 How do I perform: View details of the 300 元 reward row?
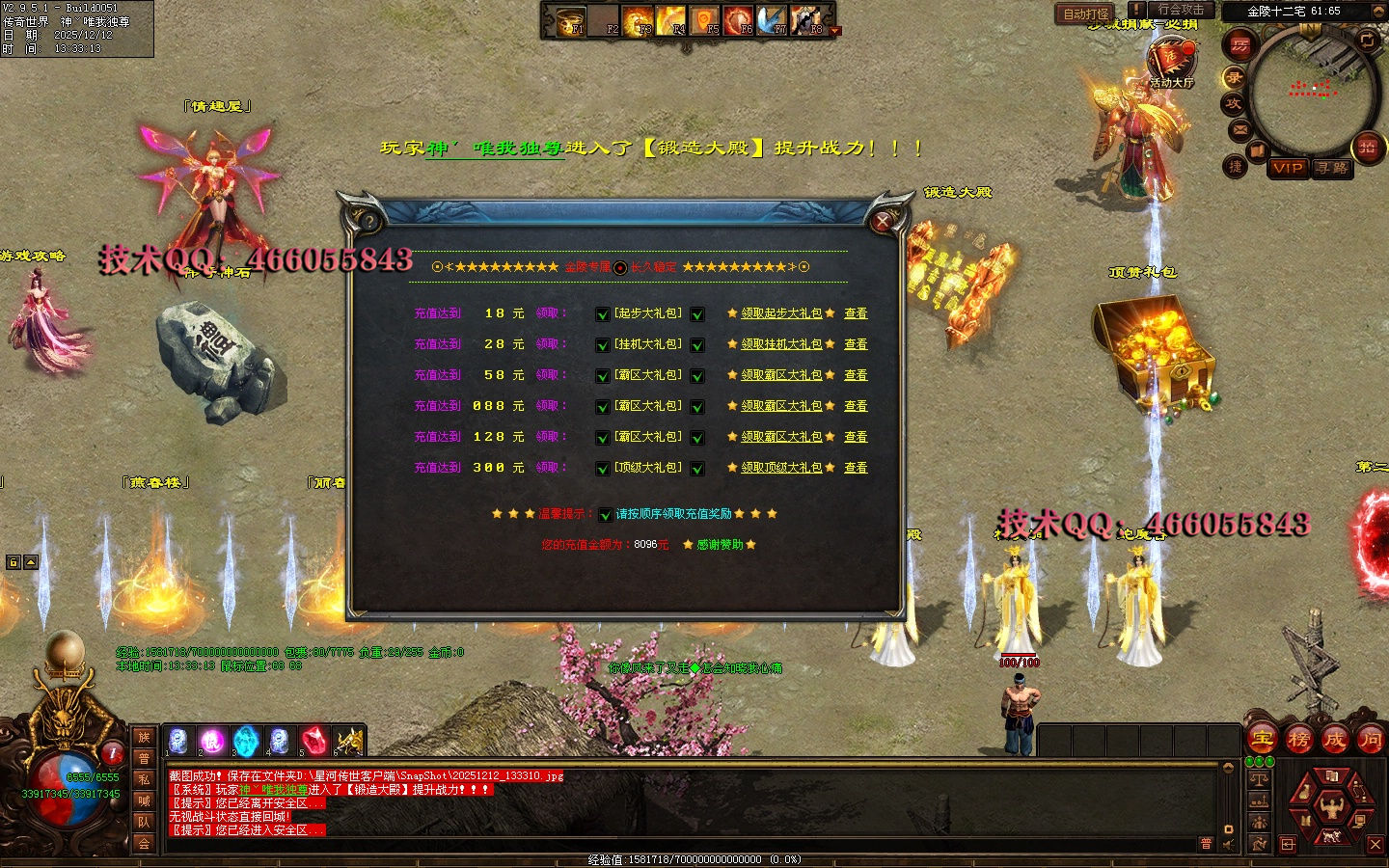[856, 468]
